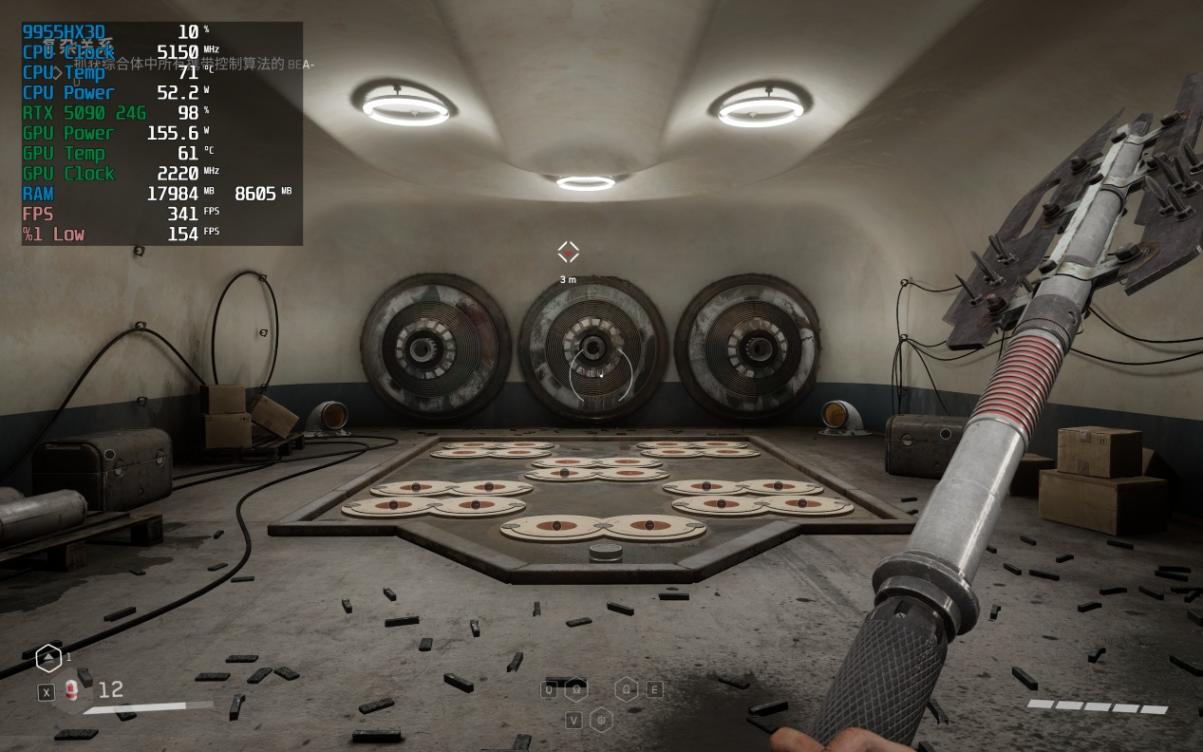Click the hexagon icon with upward triangle
1203x752 pixels.
pos(47,657)
